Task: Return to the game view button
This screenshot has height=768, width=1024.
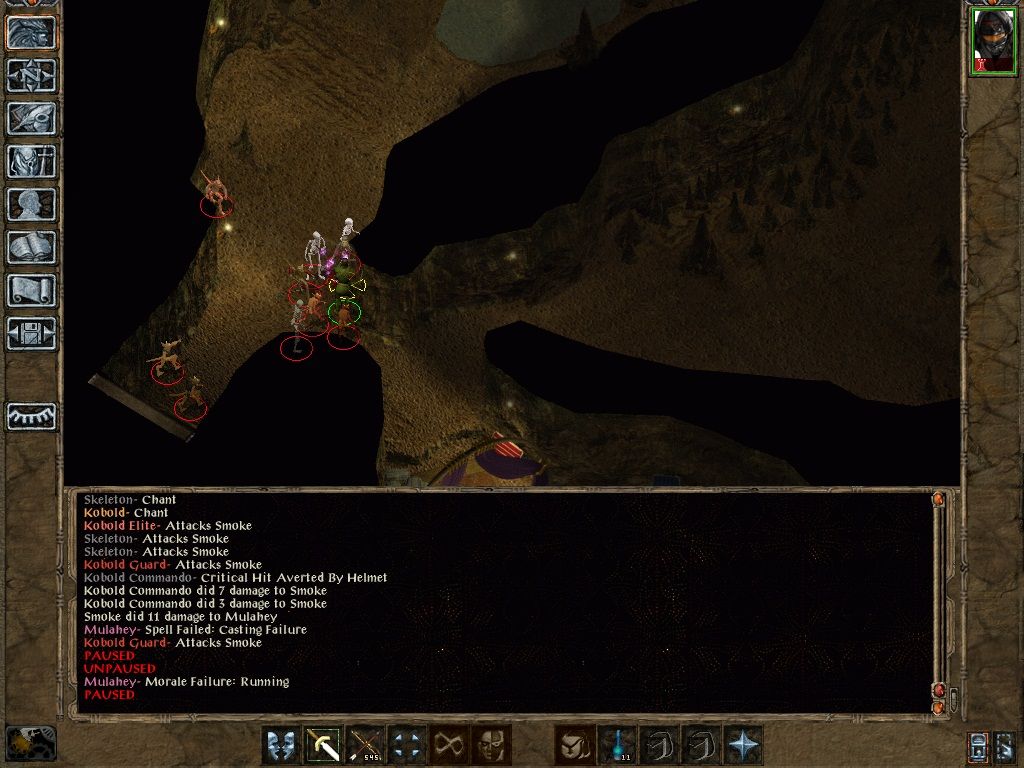Action: (31, 32)
